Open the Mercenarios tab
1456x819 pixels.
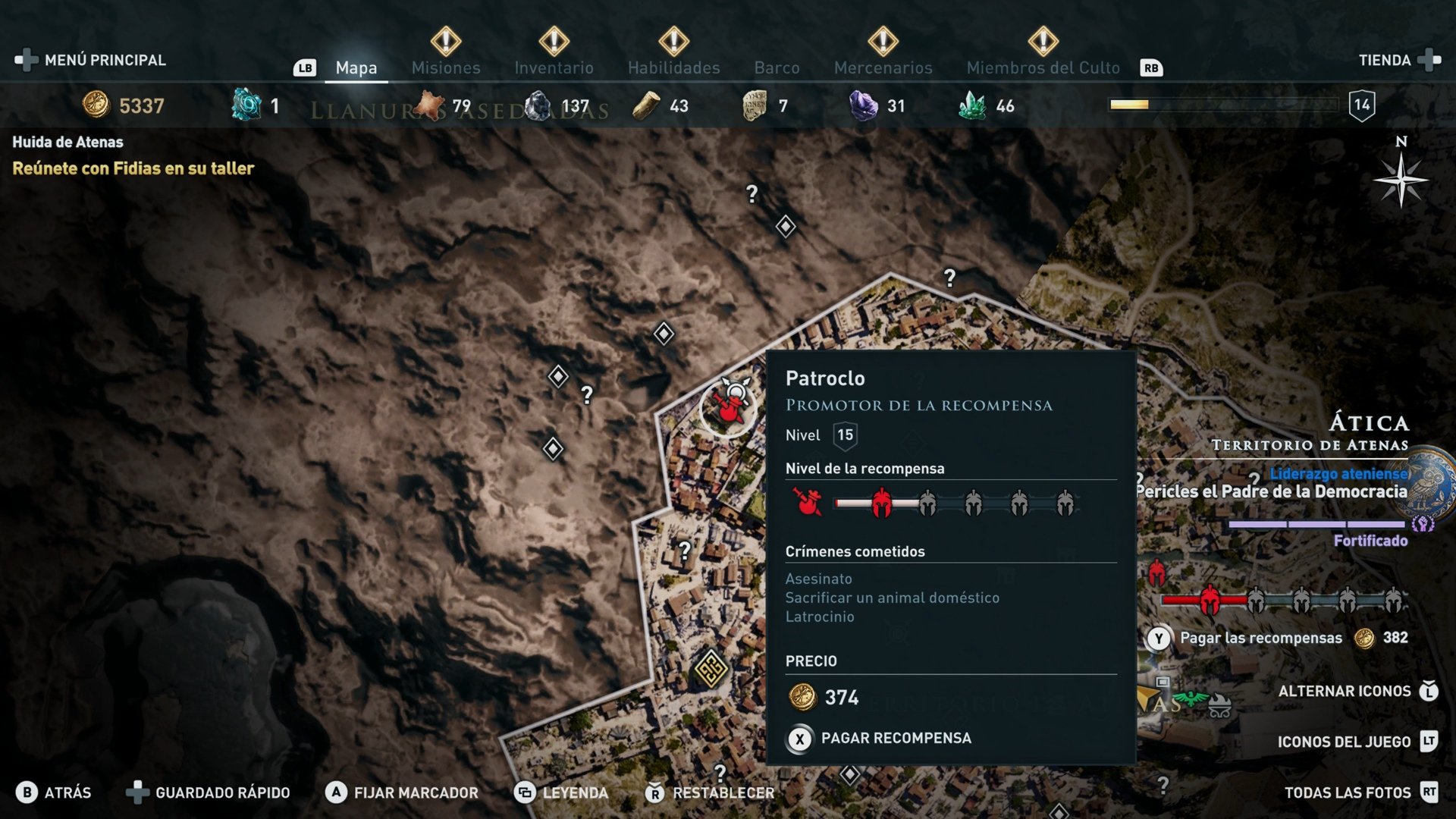[883, 67]
